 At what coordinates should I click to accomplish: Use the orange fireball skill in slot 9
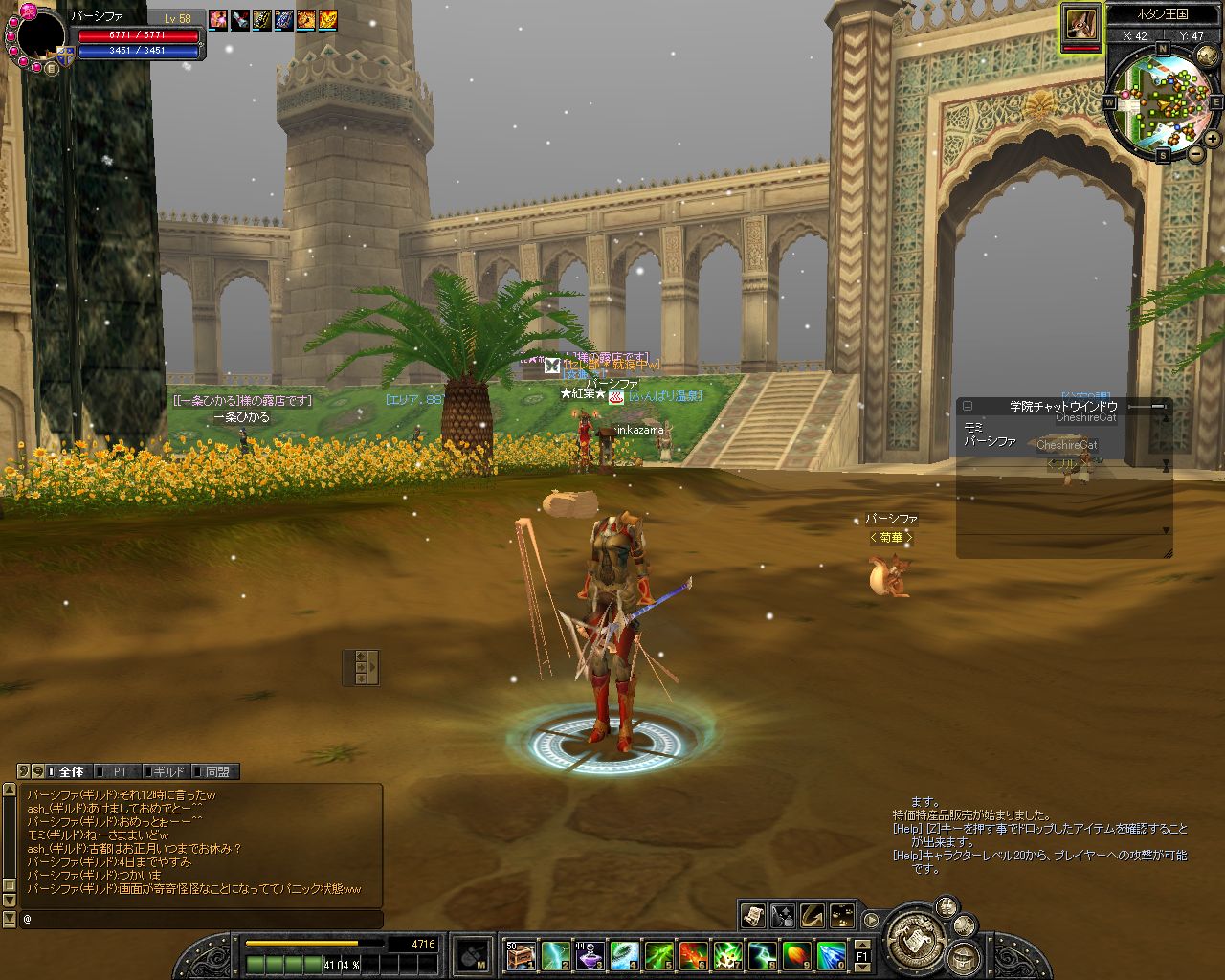[x=796, y=954]
